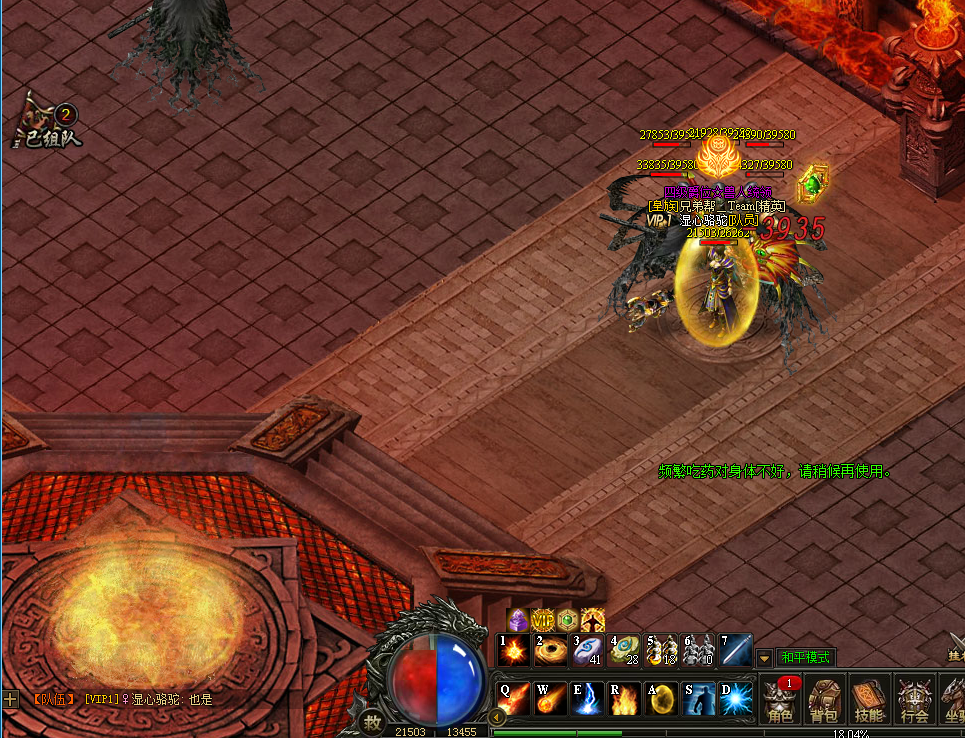Expand the chat box with the plus button
Image resolution: width=965 pixels, height=738 pixels.
pos(10,699)
